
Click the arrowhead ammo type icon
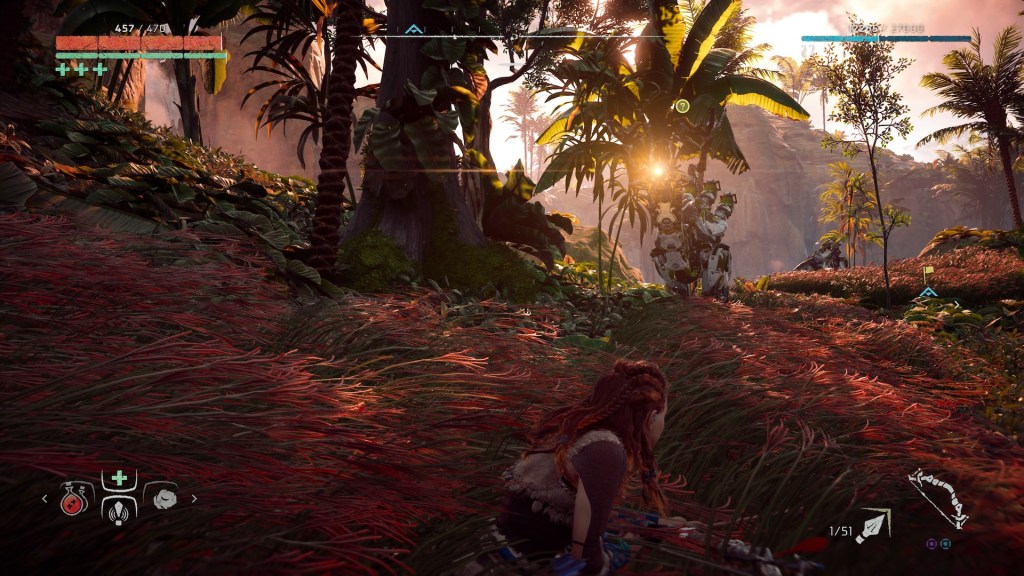click(x=874, y=524)
